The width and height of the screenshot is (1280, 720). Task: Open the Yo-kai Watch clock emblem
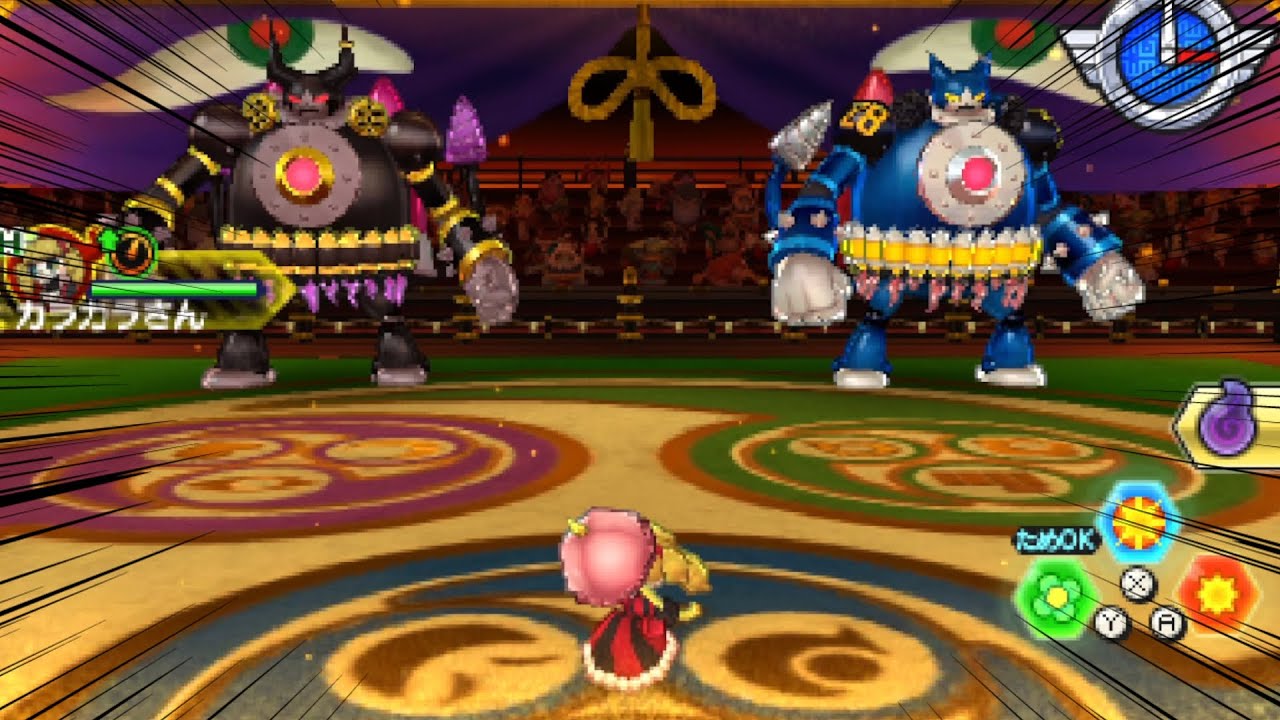click(x=1165, y=62)
